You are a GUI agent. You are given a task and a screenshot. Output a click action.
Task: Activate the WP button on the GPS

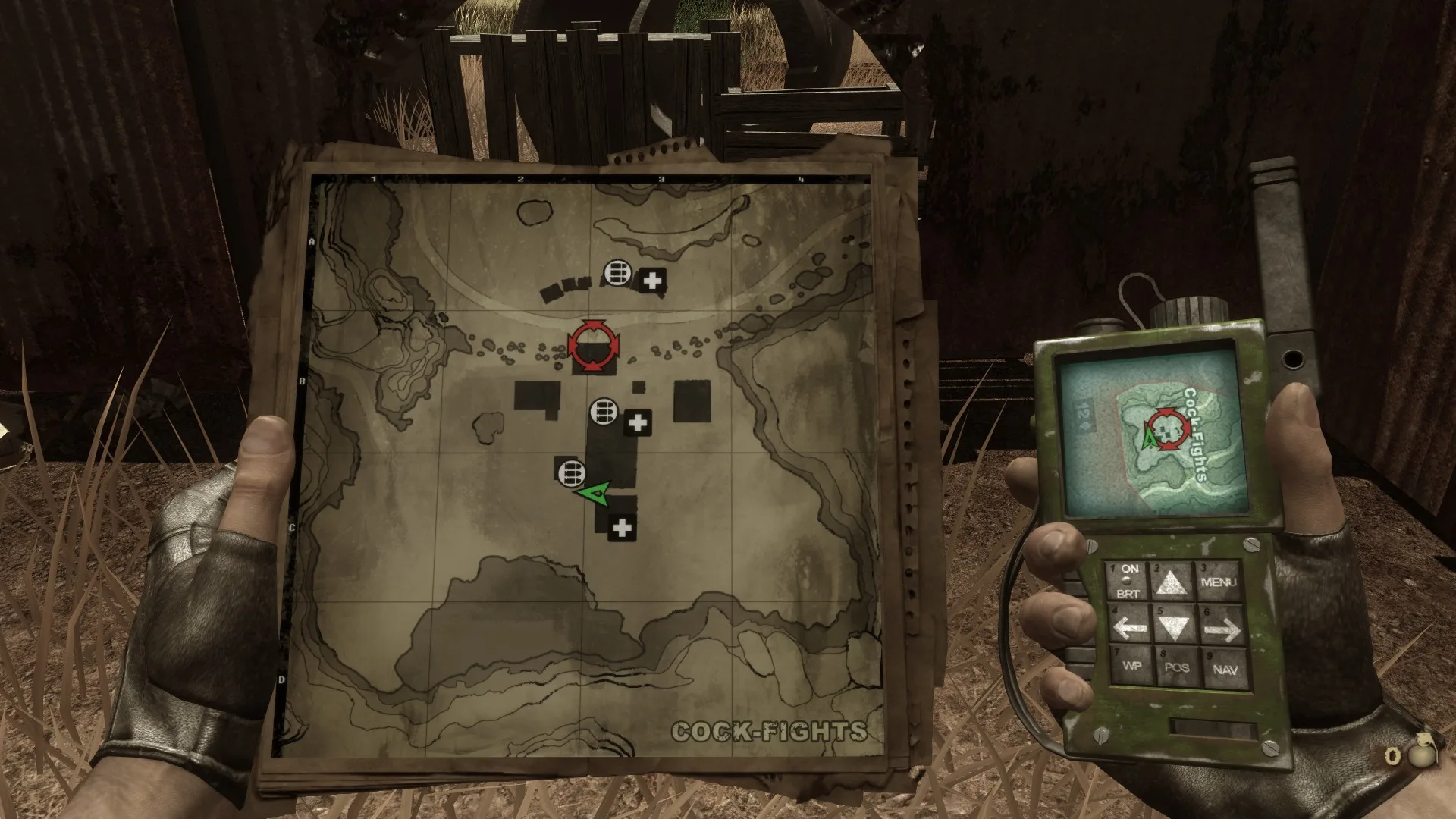pyautogui.click(x=1131, y=666)
